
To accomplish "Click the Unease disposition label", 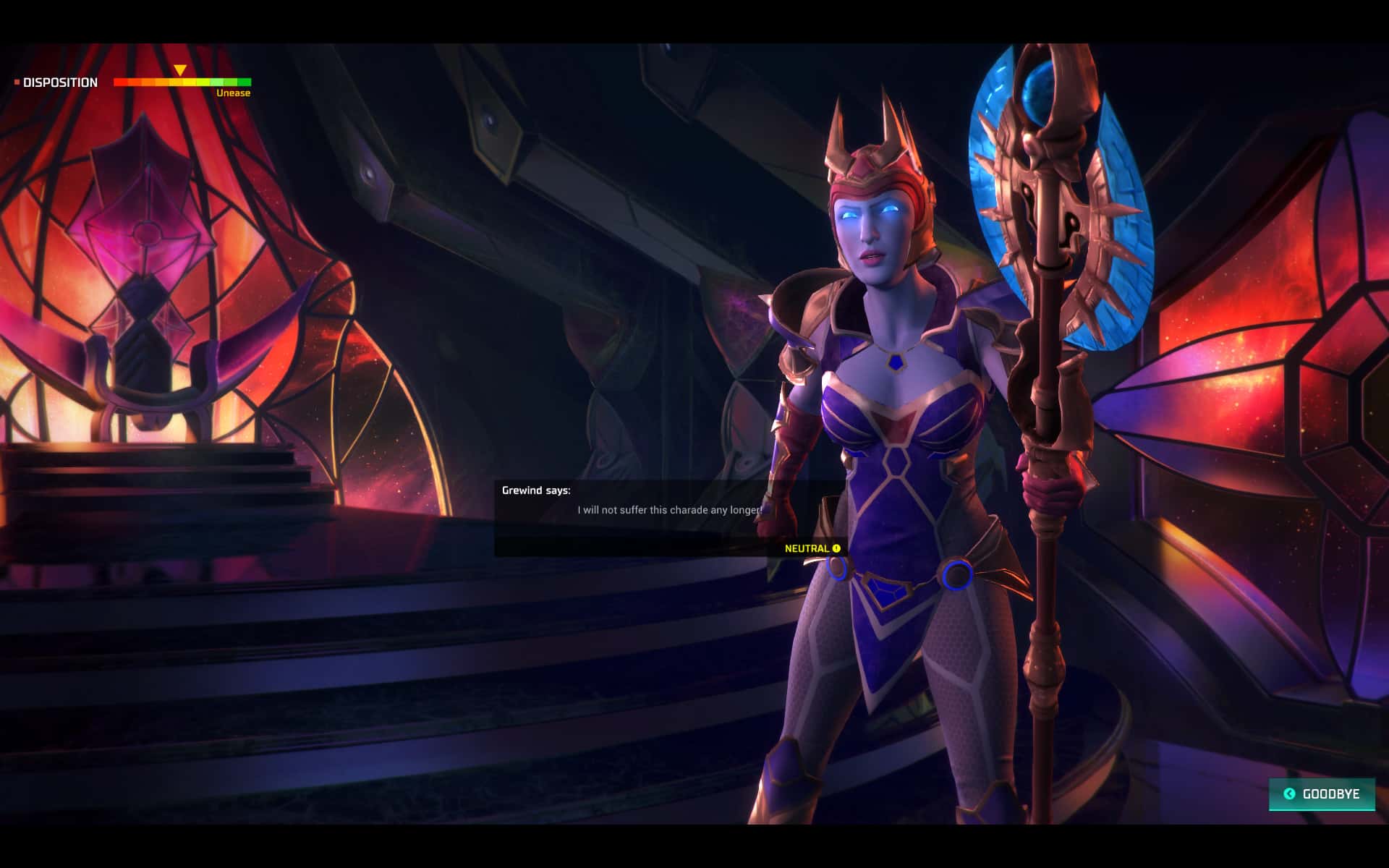I will point(233,93).
